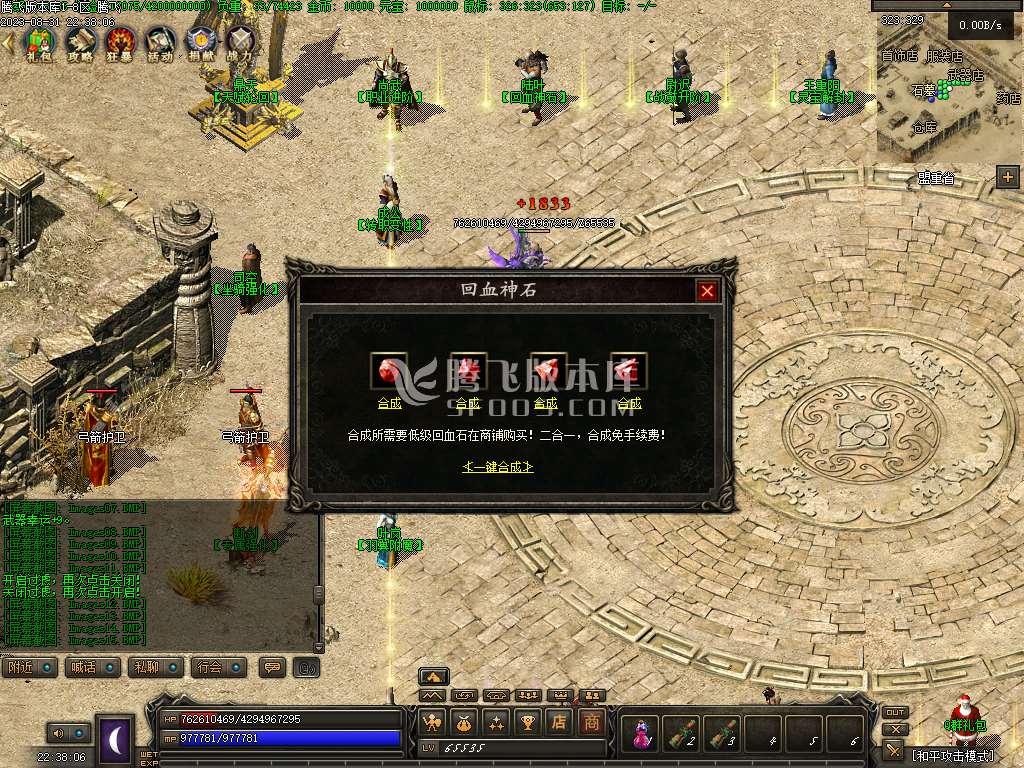Viewport: 1024px width, 768px height.
Task: Switch chat to the 喊话 shout channel
Action: point(93,667)
